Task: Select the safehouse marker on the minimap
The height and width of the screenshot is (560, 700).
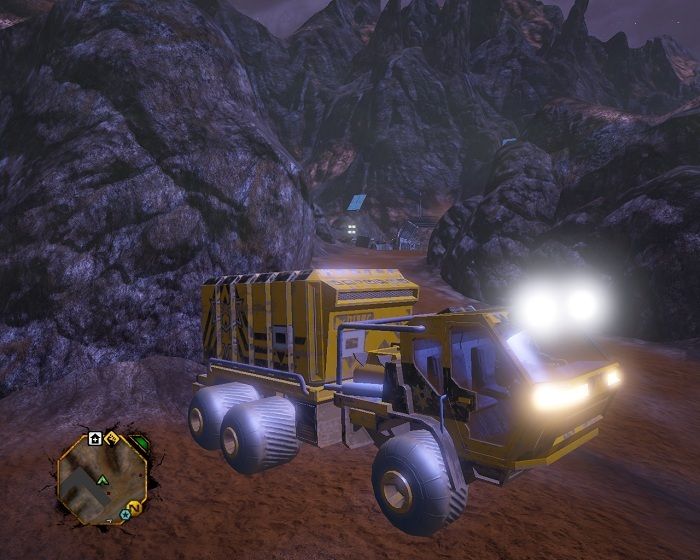Action: pyautogui.click(x=94, y=438)
